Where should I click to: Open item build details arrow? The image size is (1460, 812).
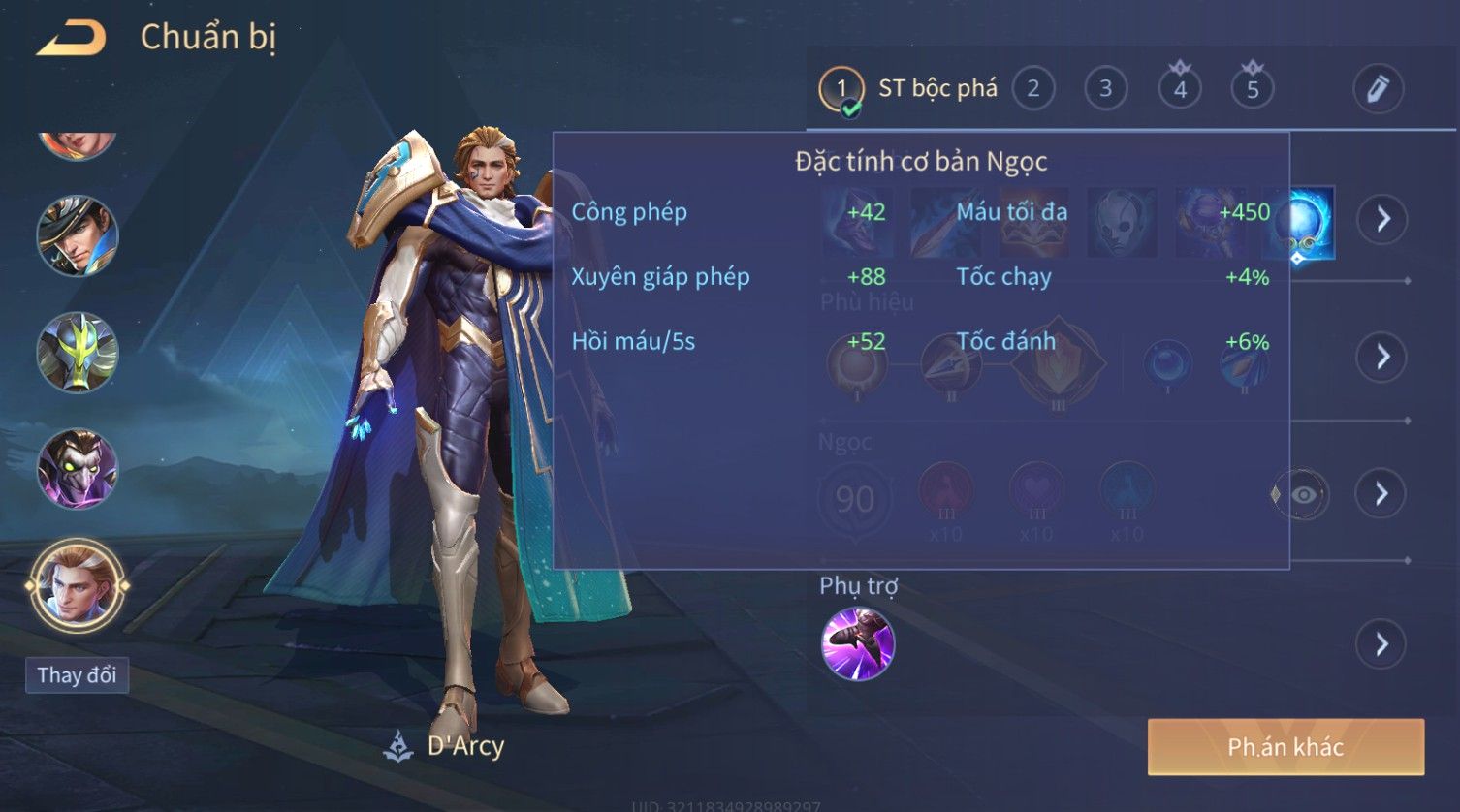coord(1381,220)
